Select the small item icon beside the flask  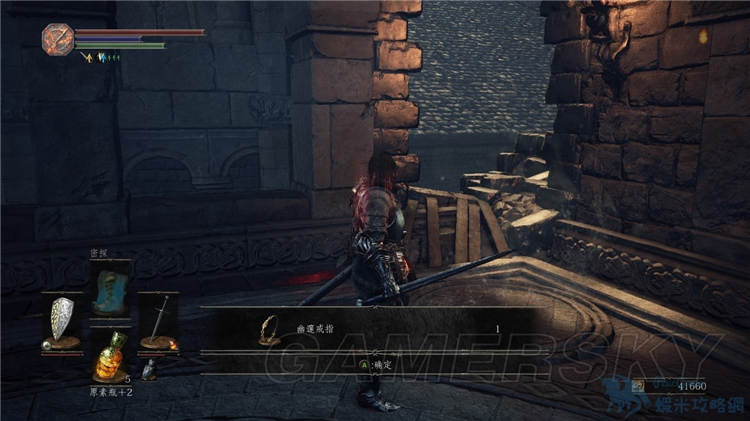point(148,370)
